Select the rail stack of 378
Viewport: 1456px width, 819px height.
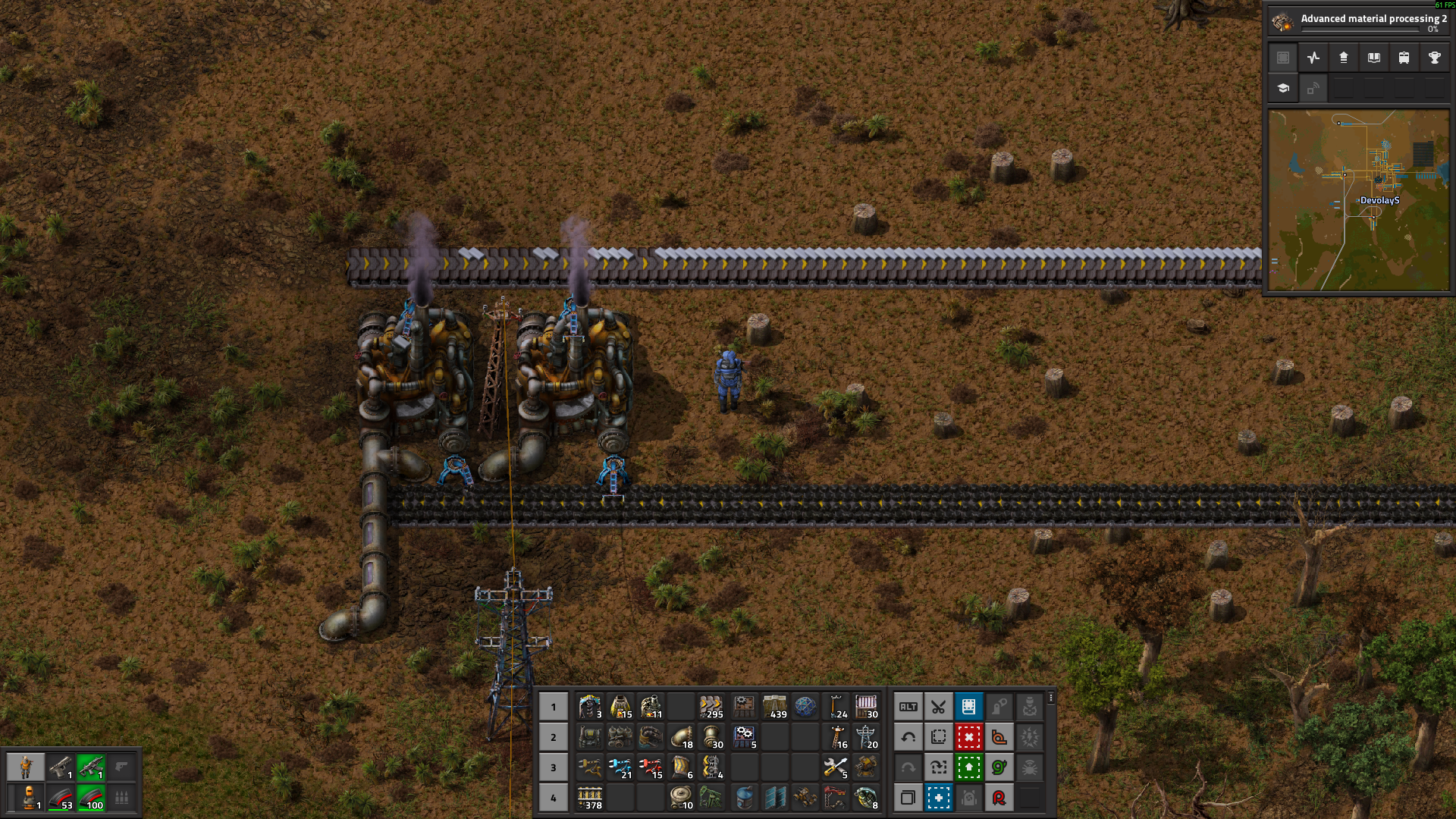pos(590,798)
